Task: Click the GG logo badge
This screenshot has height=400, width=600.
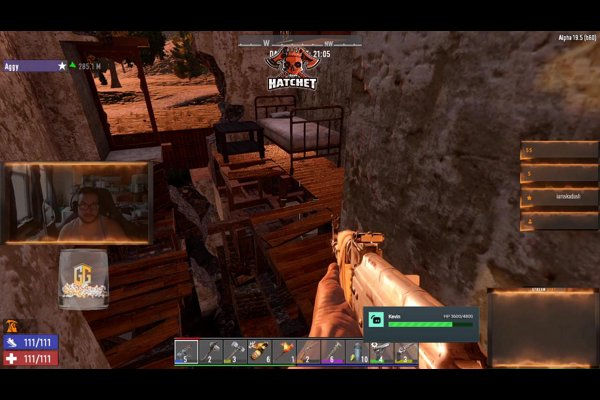Action: 82,280
